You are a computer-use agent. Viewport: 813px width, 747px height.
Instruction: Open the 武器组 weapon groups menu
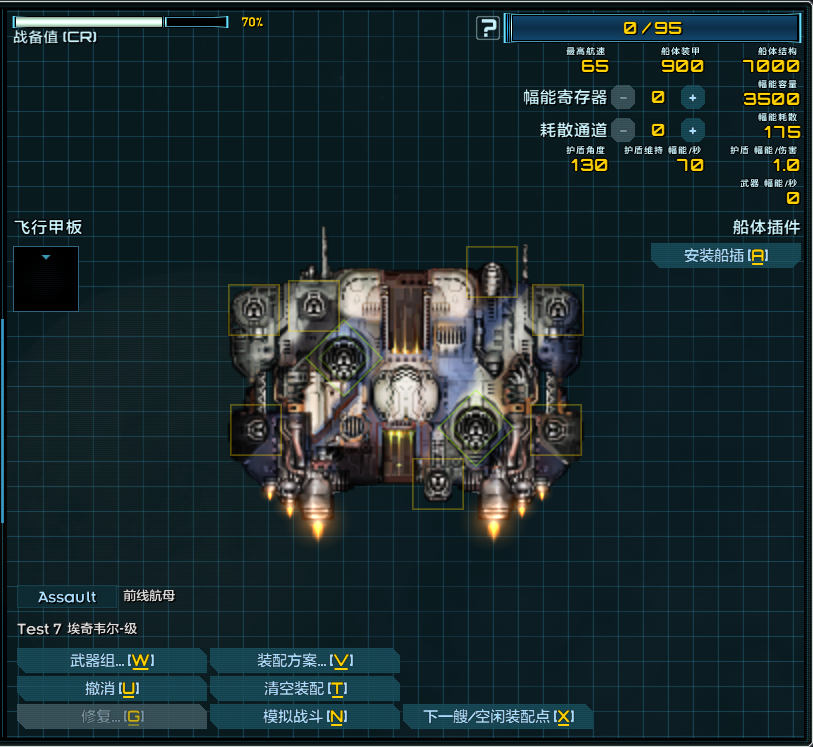(111, 661)
